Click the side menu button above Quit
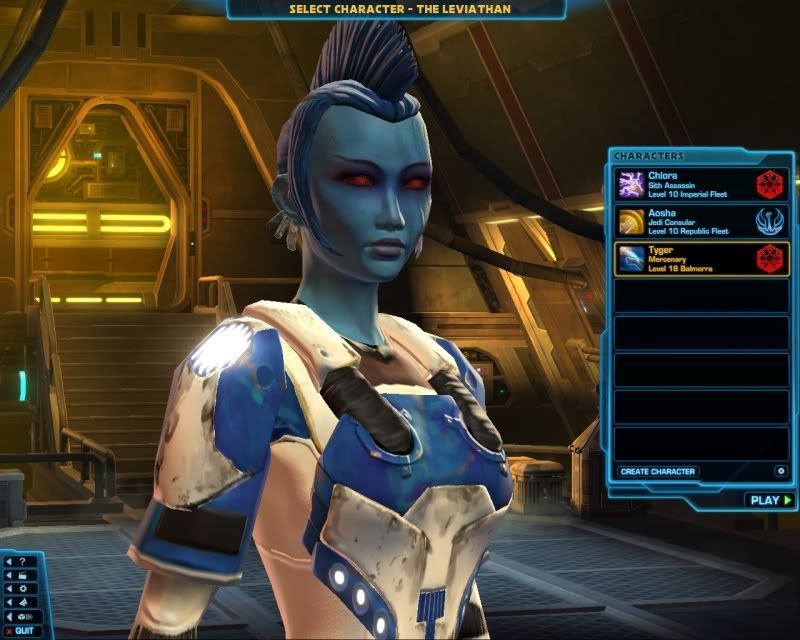 point(23,617)
